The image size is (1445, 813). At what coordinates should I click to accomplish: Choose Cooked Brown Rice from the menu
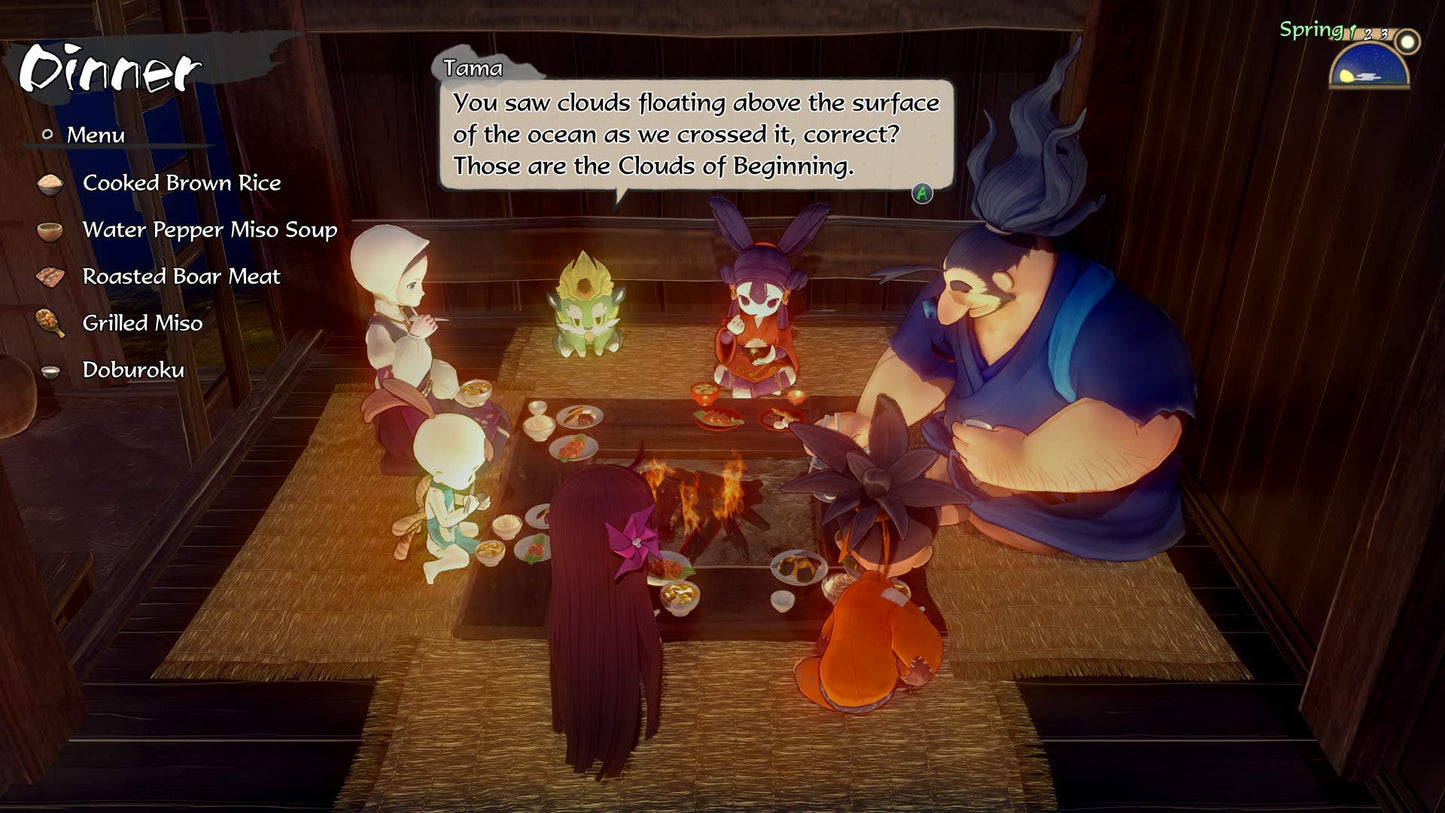click(182, 183)
